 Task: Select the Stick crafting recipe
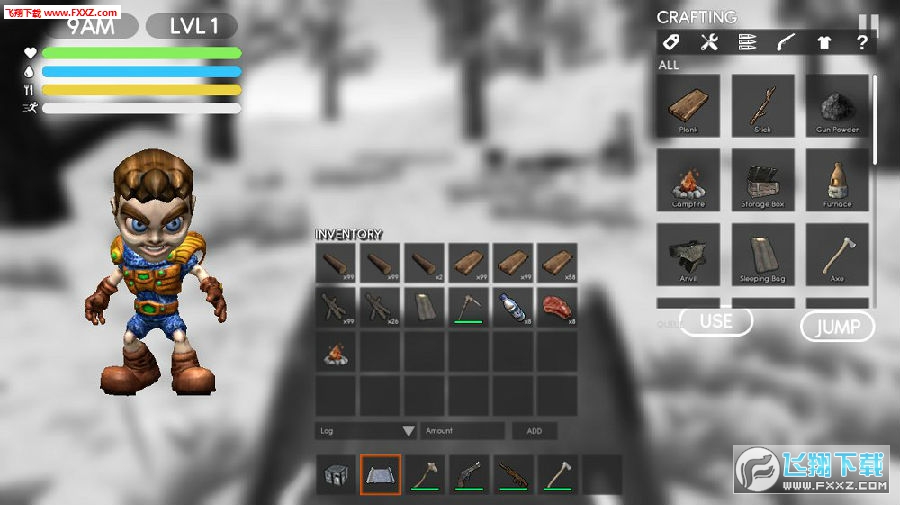pyautogui.click(x=763, y=104)
